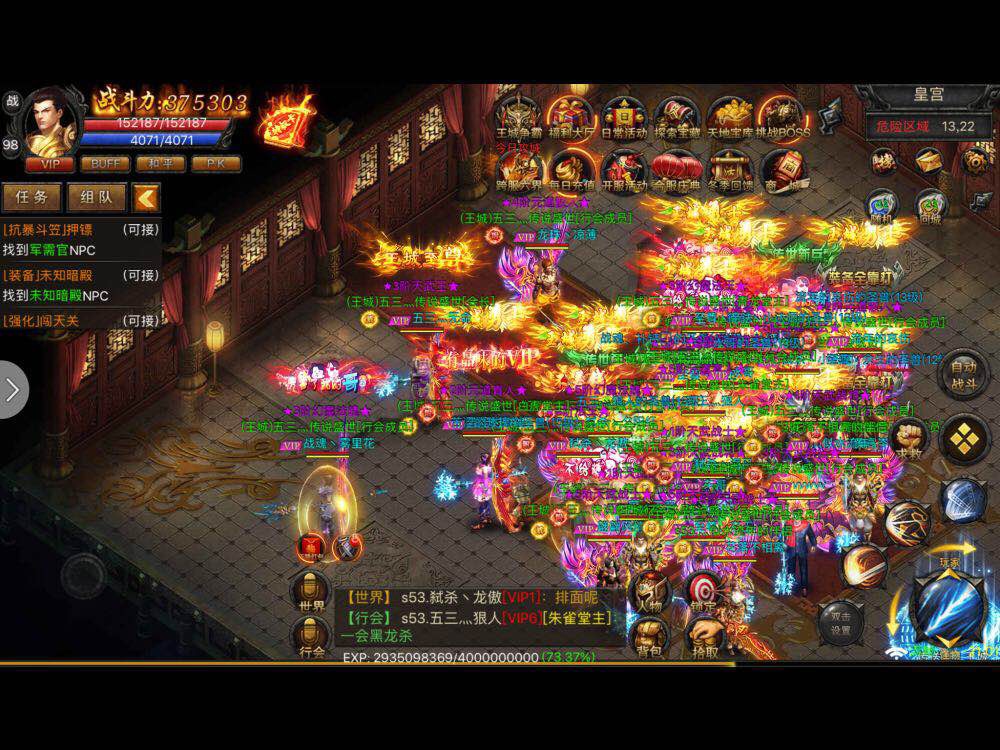The image size is (1000, 750).
Task: Toggle 自动战斗 auto battle
Action: coord(964,372)
